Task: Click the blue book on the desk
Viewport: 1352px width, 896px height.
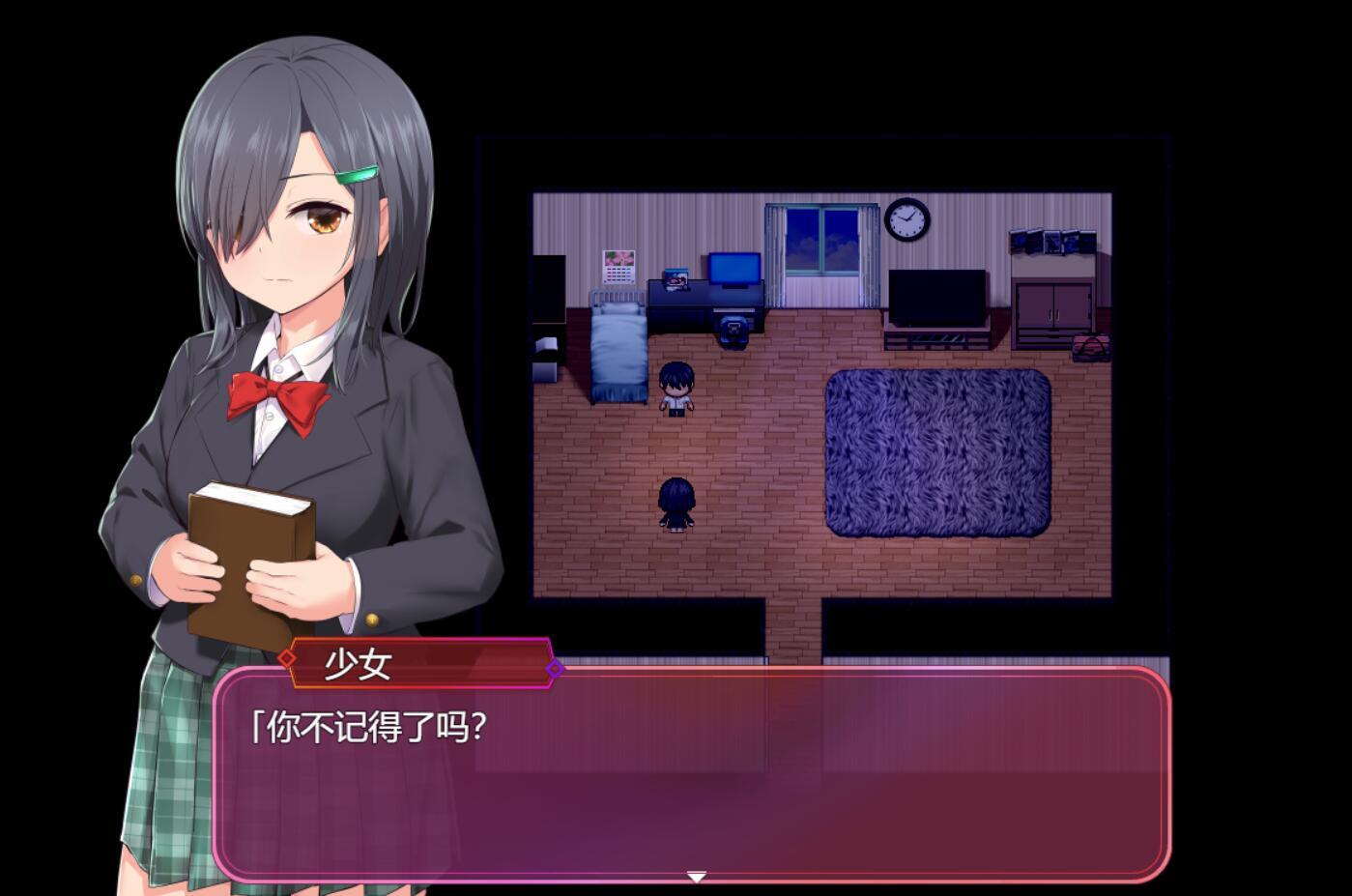Action: coord(676,280)
